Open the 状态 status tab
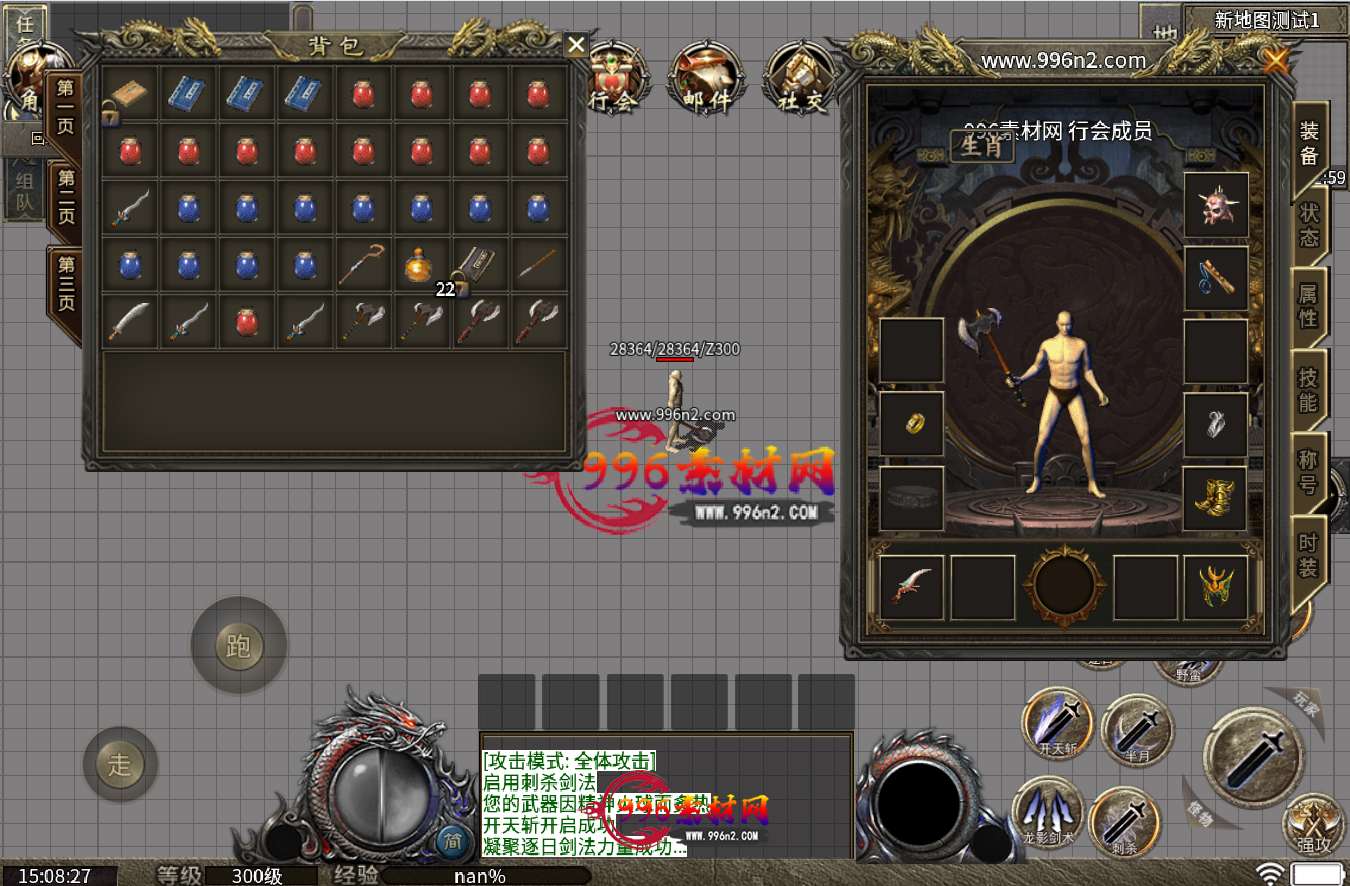Viewport: 1350px width, 886px height. click(x=1309, y=226)
